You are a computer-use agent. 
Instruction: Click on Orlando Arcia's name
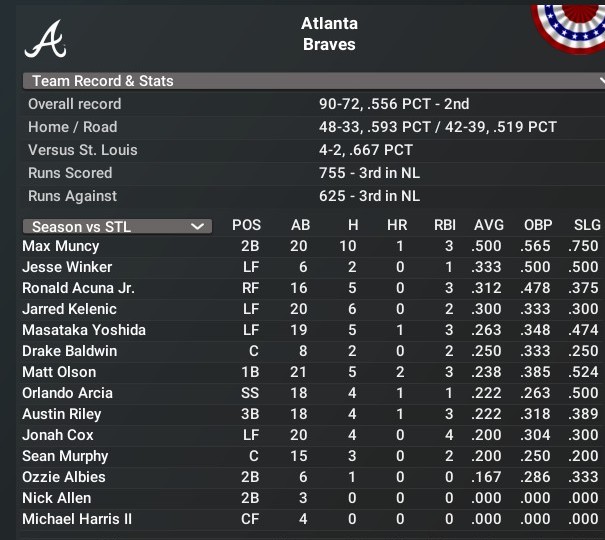click(x=67, y=393)
